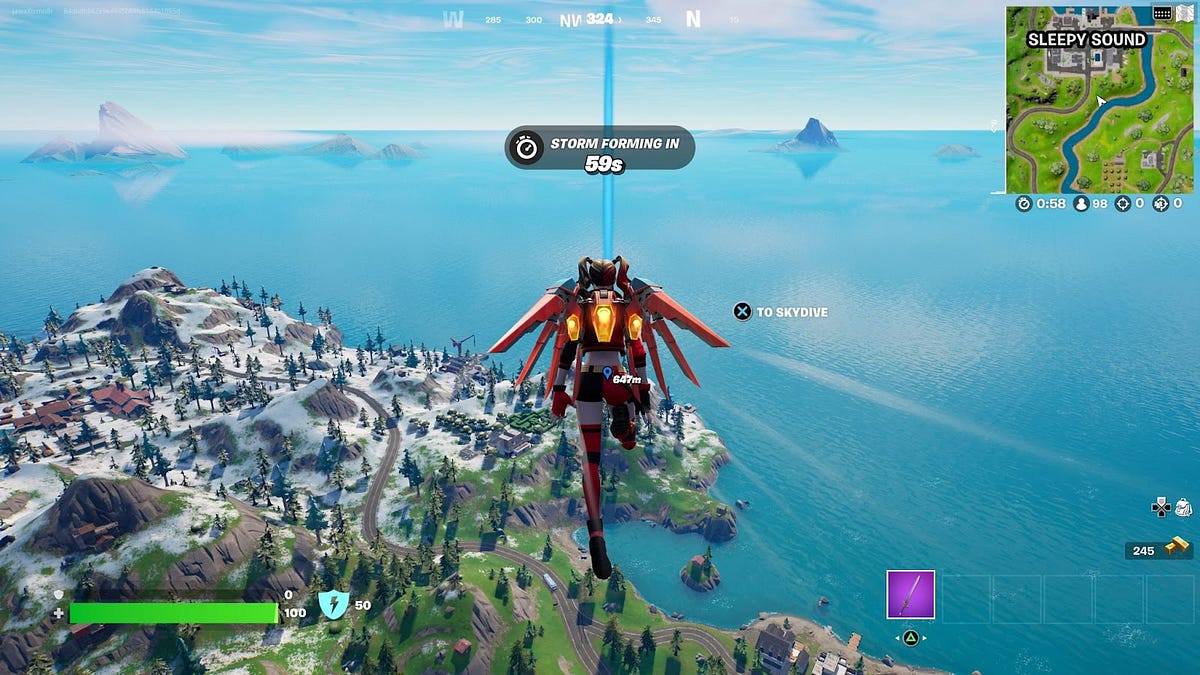The width and height of the screenshot is (1200, 675).
Task: Click the folded map icon above the minimap
Action: (x=1184, y=13)
